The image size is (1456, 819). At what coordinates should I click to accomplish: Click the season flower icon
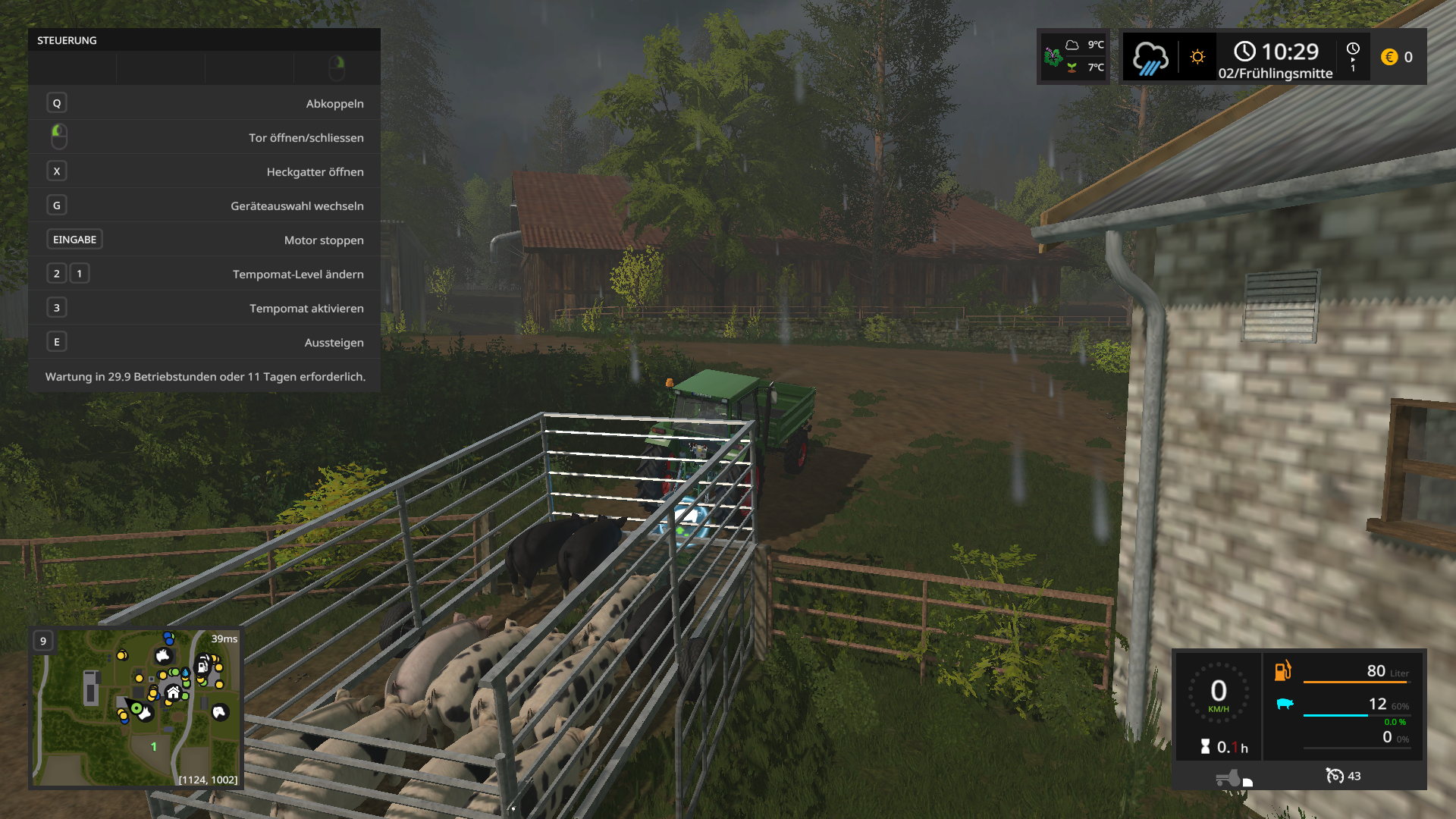coord(1053,56)
